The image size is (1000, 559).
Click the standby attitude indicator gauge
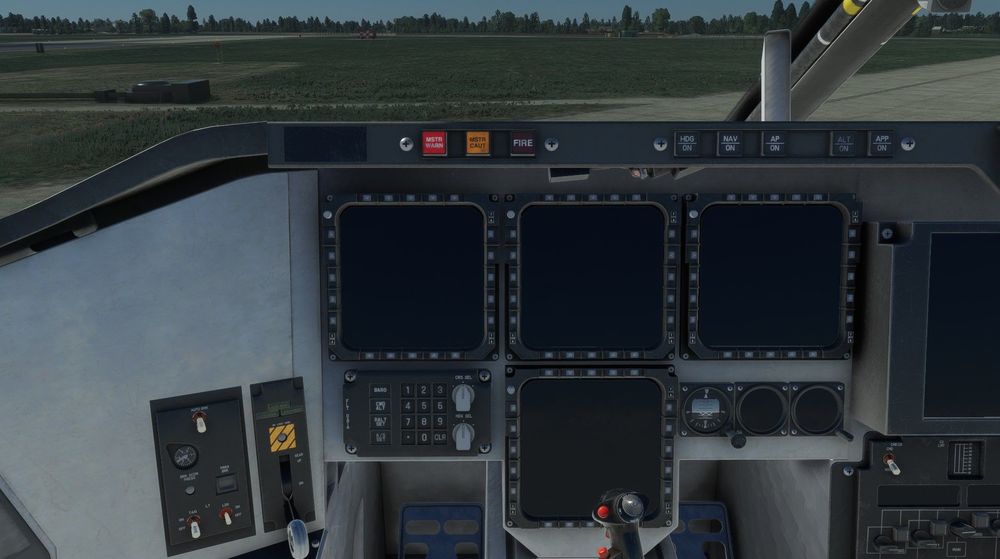(706, 408)
